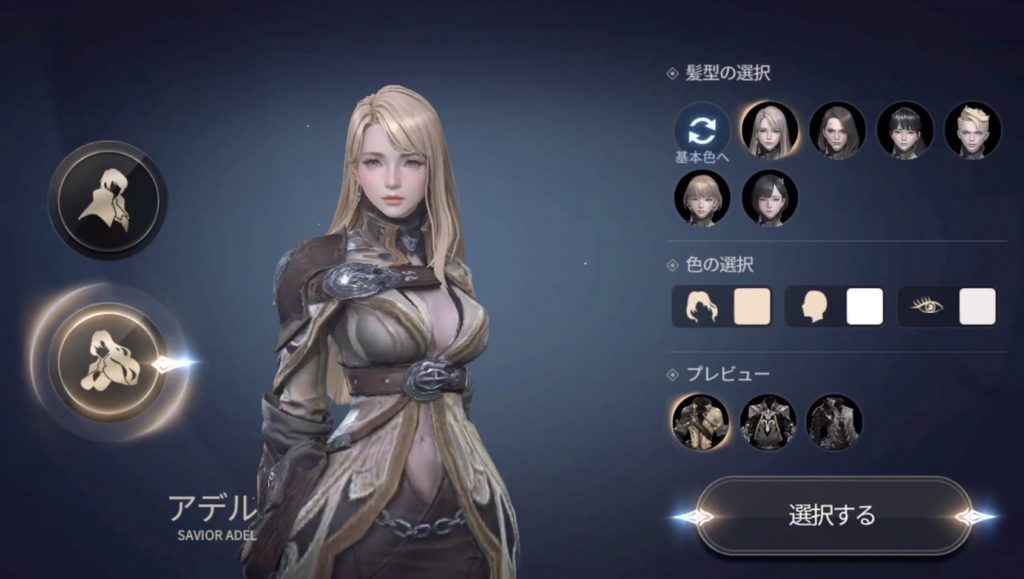Image resolution: width=1024 pixels, height=579 pixels.
Task: Choose the long blonde hairstyle portrait
Action: tap(769, 130)
